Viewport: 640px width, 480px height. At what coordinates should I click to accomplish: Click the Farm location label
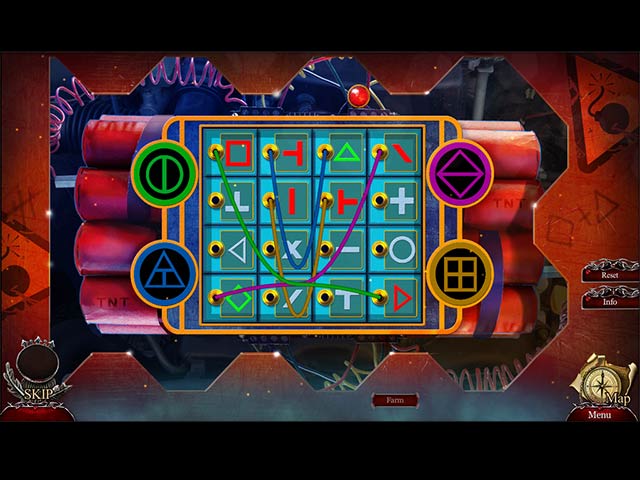(395, 400)
